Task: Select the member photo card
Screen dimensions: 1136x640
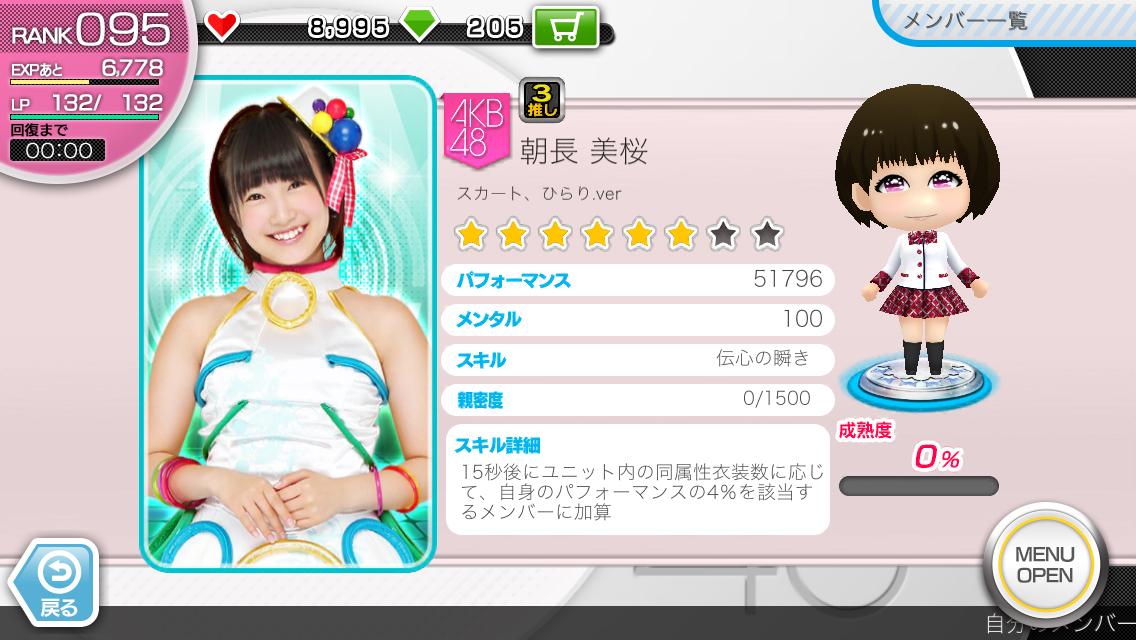Action: [x=287, y=324]
